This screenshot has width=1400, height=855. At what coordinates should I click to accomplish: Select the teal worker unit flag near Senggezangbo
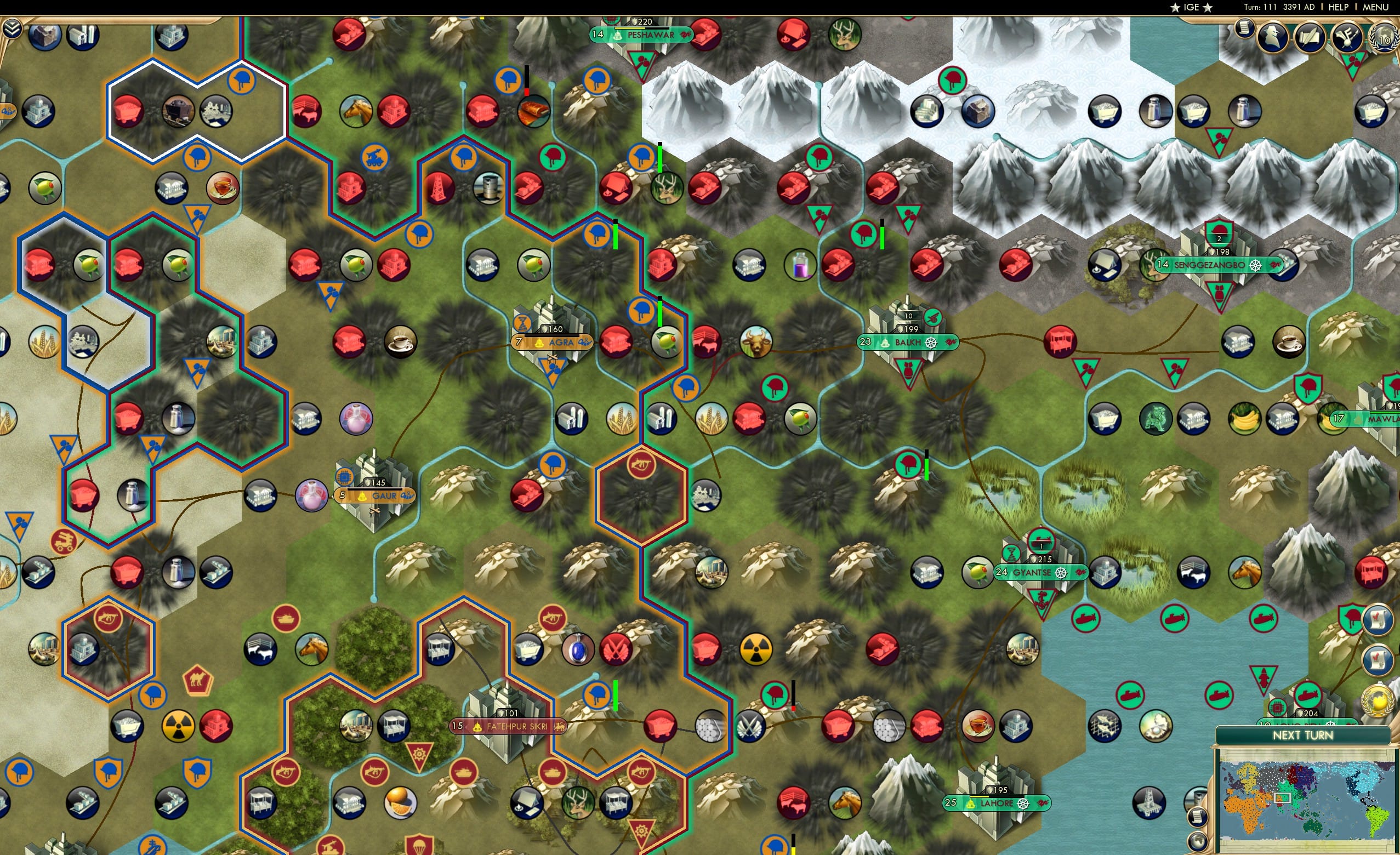pyautogui.click(x=1220, y=232)
